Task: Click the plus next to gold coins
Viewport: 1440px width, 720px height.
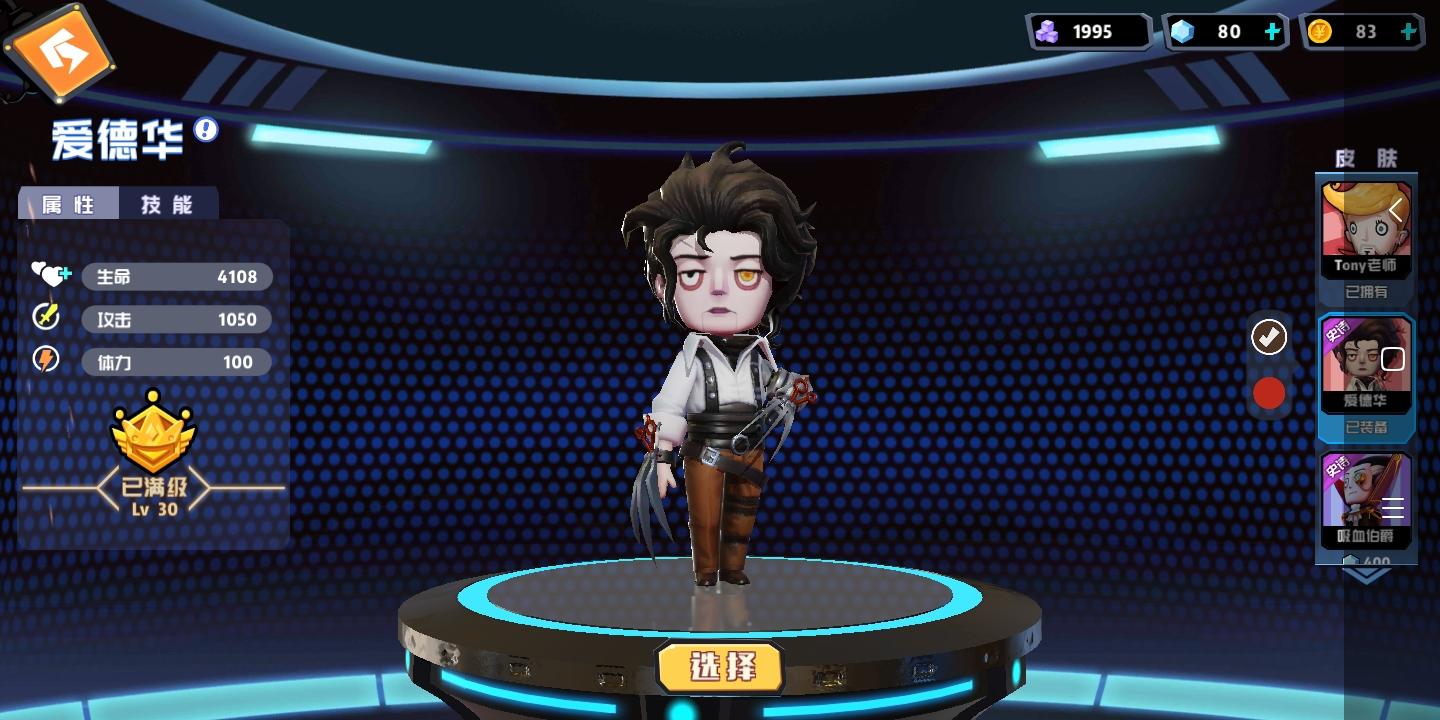Action: (1409, 31)
